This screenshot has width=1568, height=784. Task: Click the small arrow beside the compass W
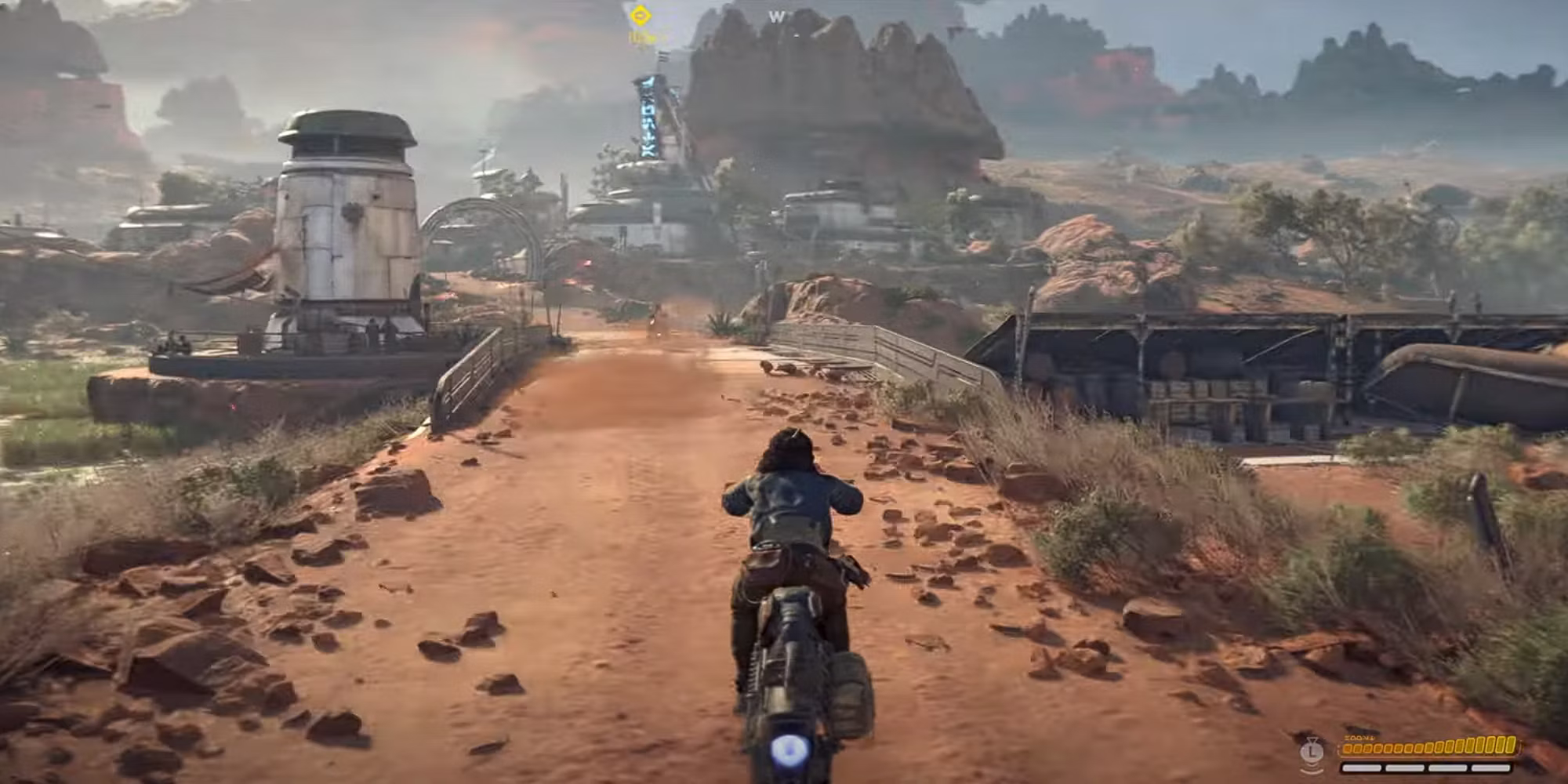point(795,35)
